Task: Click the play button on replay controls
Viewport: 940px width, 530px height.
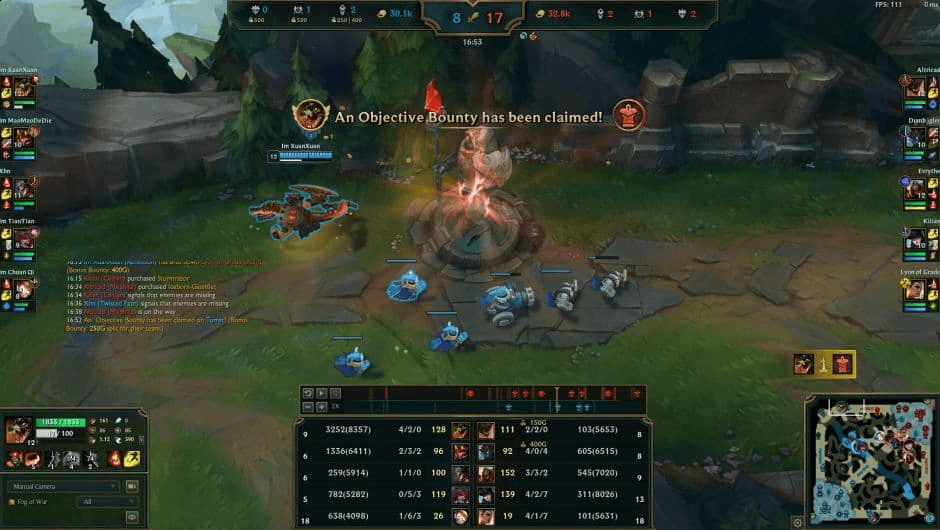Action: point(322,394)
